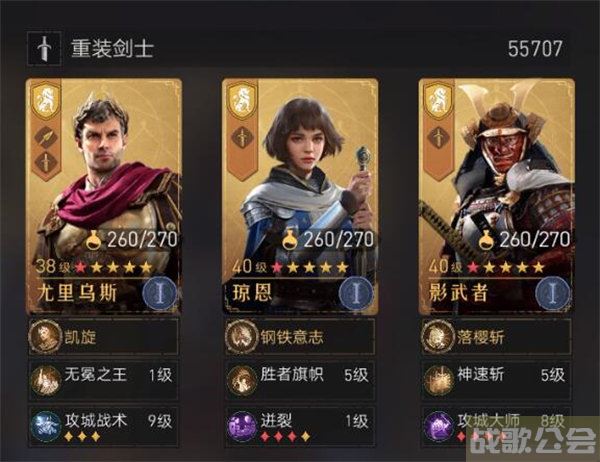Screen dimensions: 600x462
Task: Open the 钢铁意志 skill row
Action: pos(300,337)
